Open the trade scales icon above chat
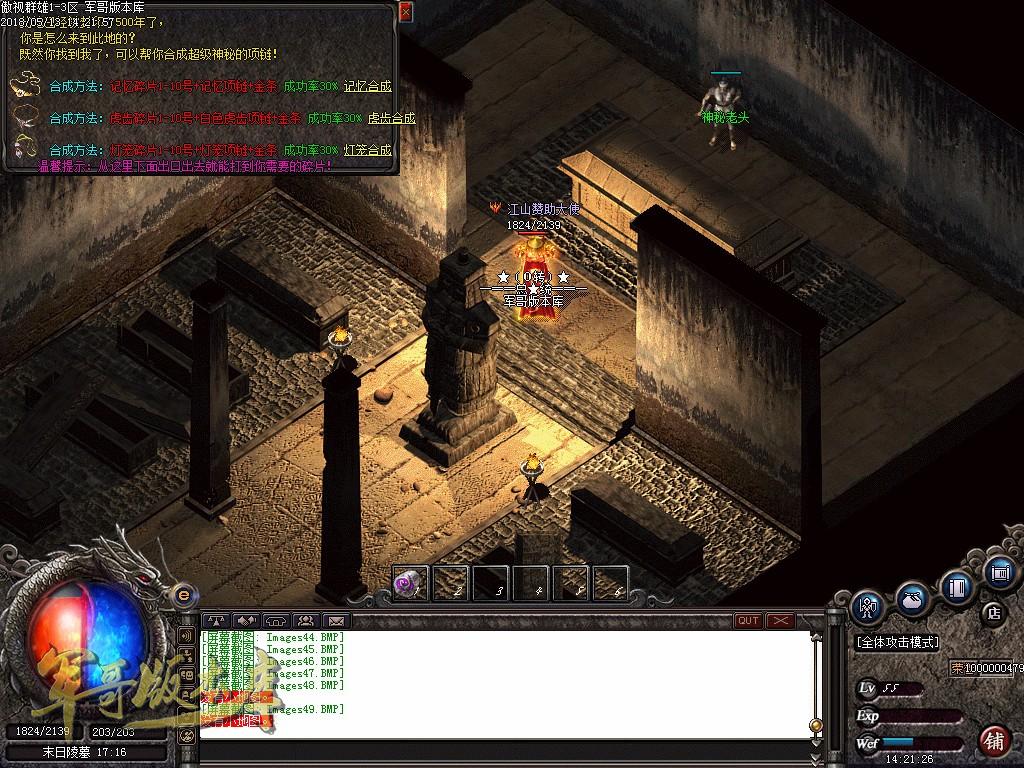1024x768 pixels. (x=216, y=621)
